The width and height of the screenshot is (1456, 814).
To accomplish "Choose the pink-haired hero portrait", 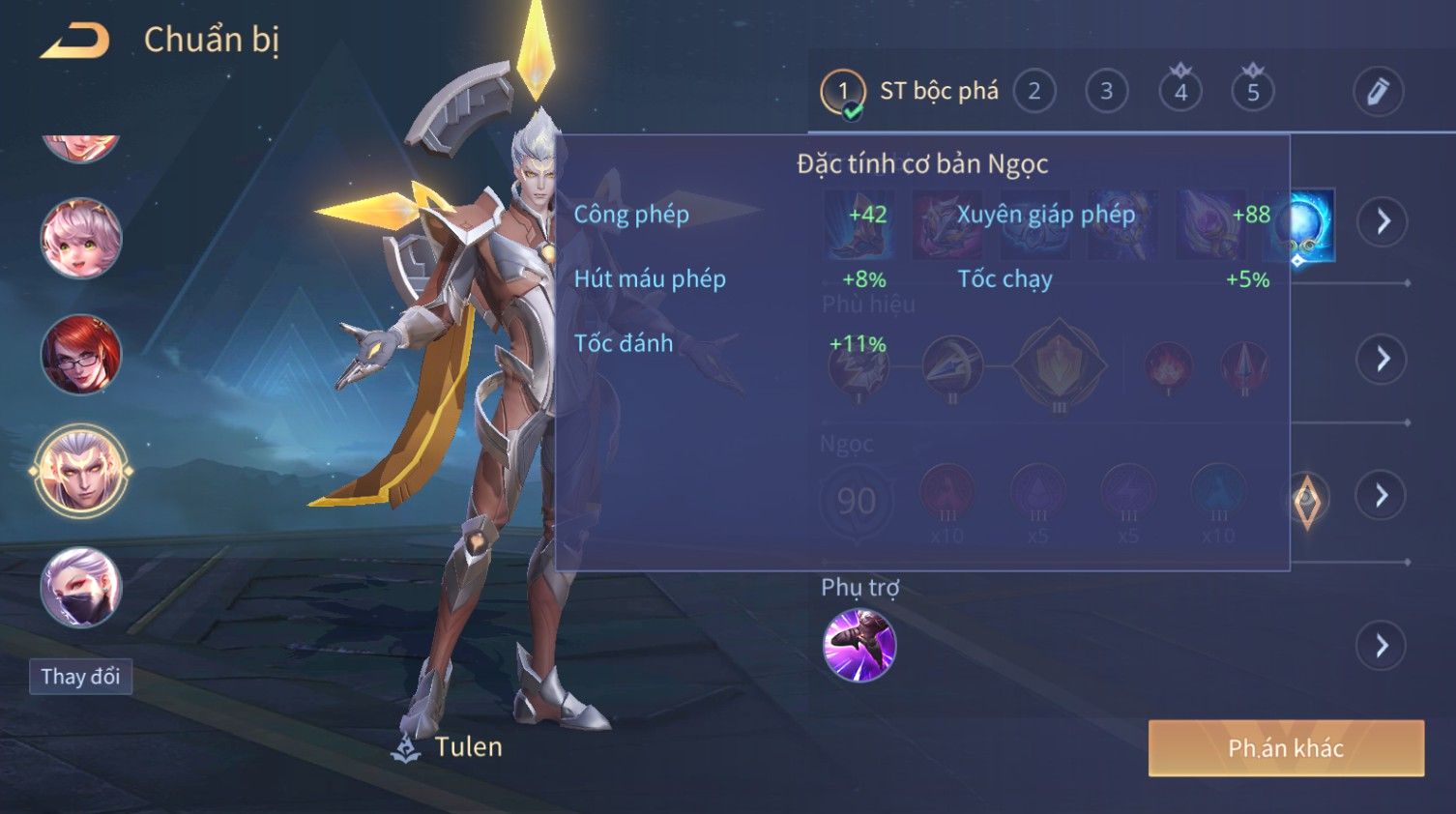I will tap(81, 238).
